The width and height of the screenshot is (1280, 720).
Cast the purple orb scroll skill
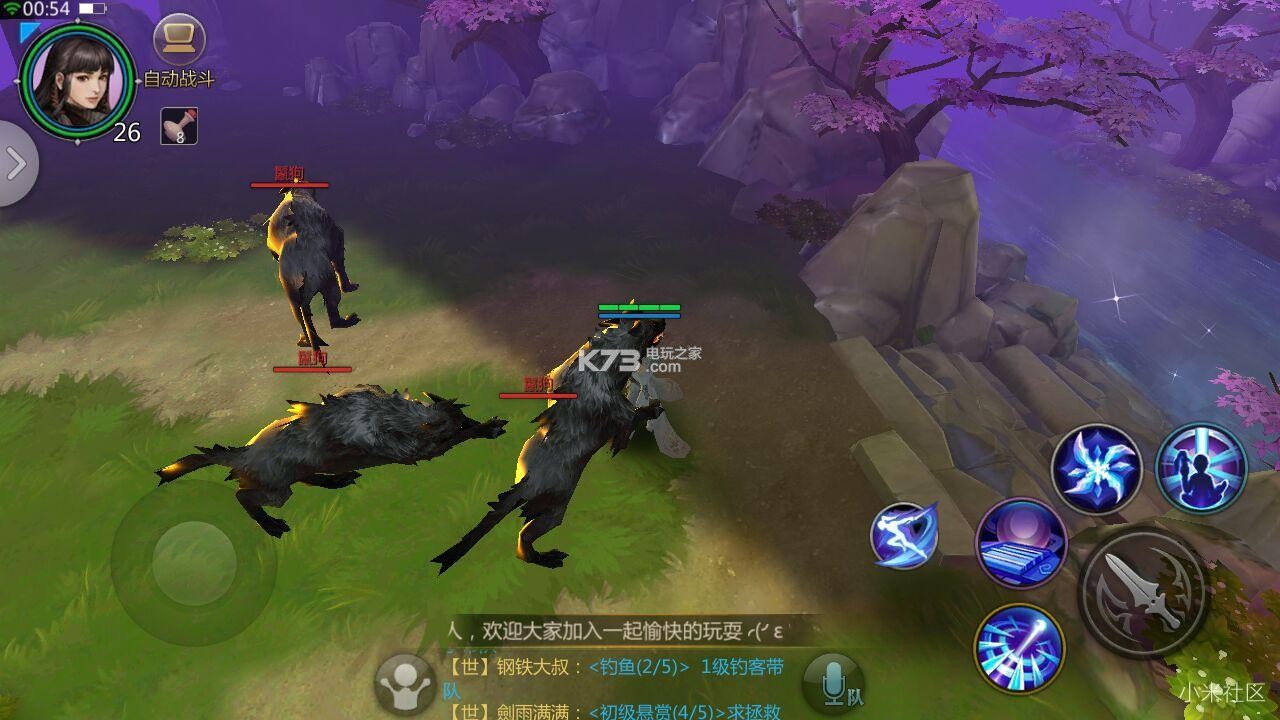pos(1021,544)
